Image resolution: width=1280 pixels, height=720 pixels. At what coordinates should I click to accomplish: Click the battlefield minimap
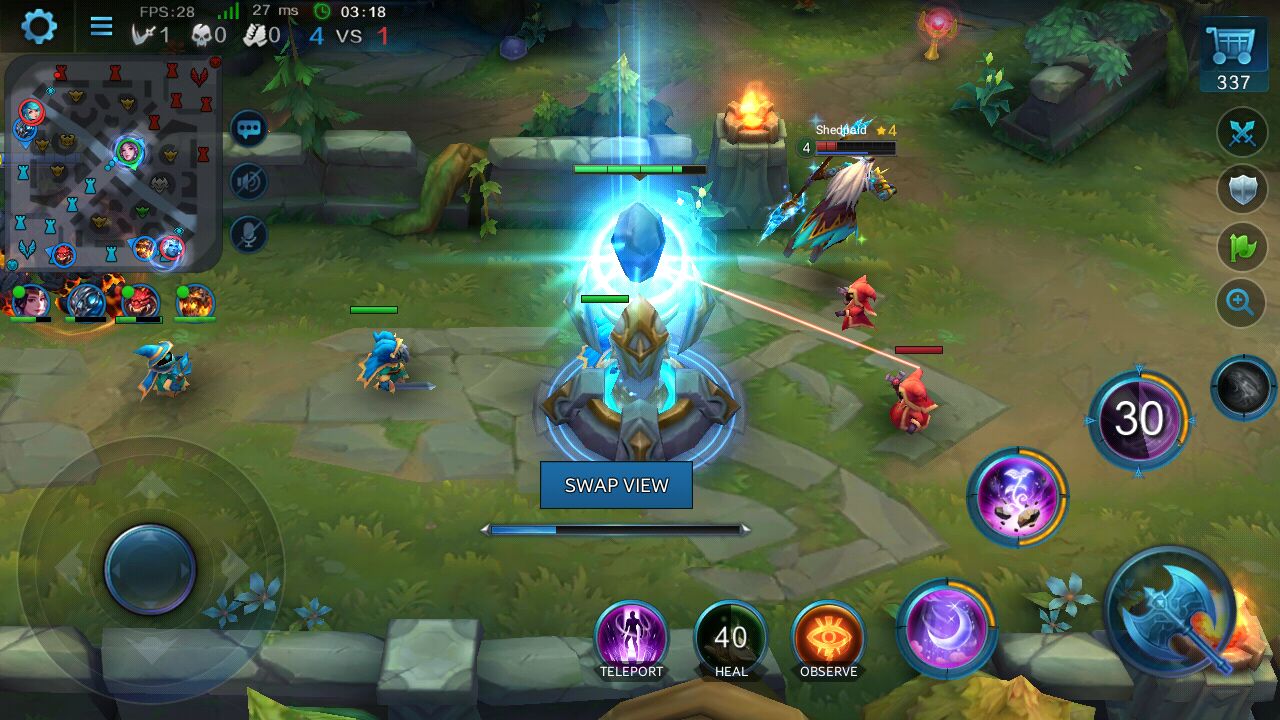pos(112,162)
